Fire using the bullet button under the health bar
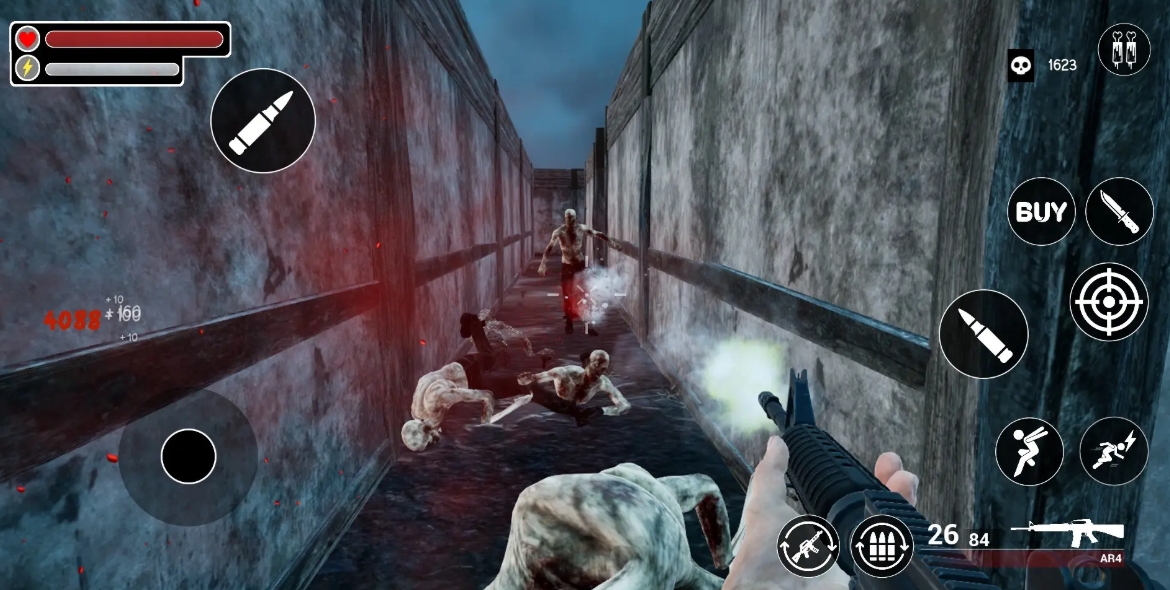 click(x=263, y=121)
